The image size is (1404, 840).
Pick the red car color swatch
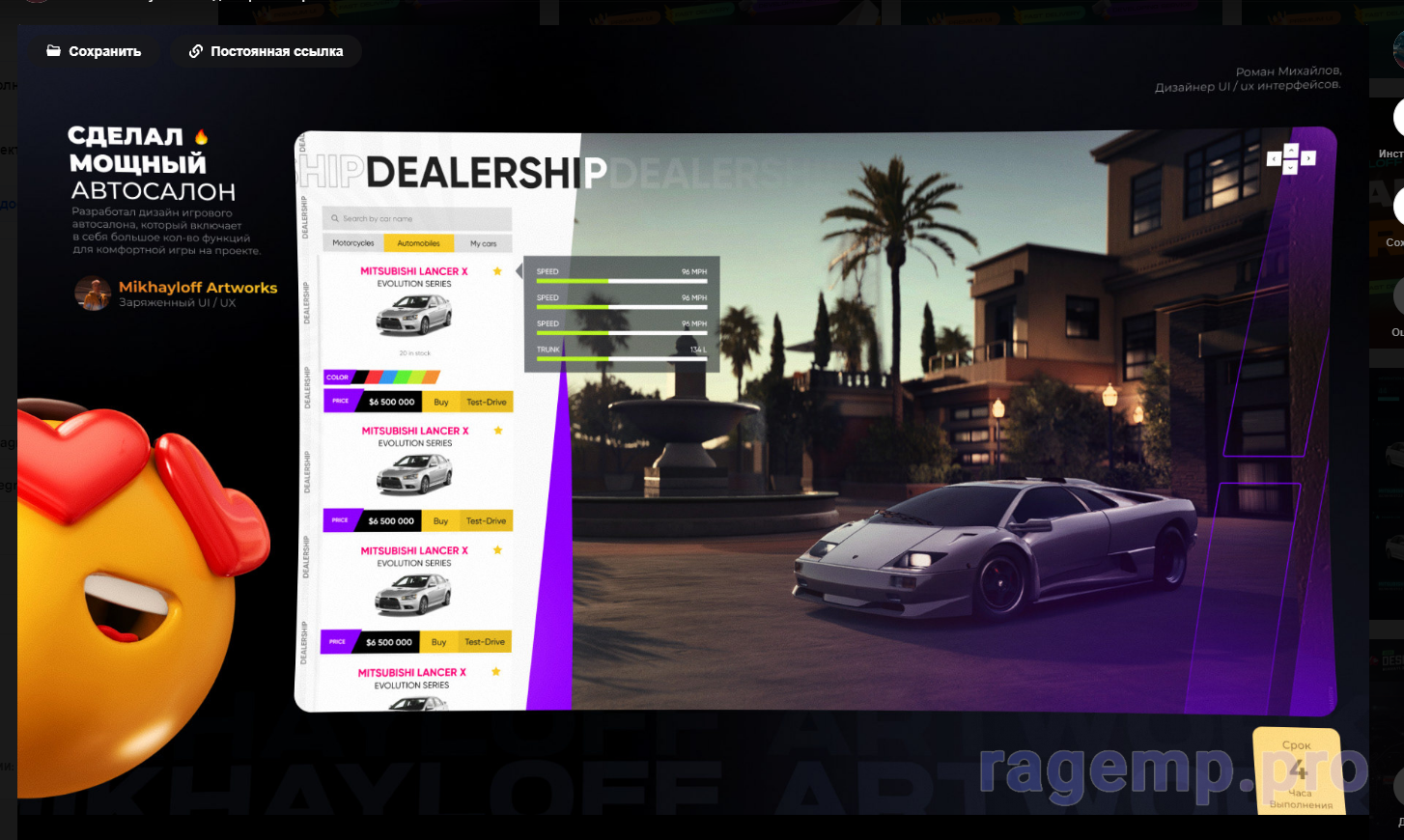pyautogui.click(x=375, y=377)
